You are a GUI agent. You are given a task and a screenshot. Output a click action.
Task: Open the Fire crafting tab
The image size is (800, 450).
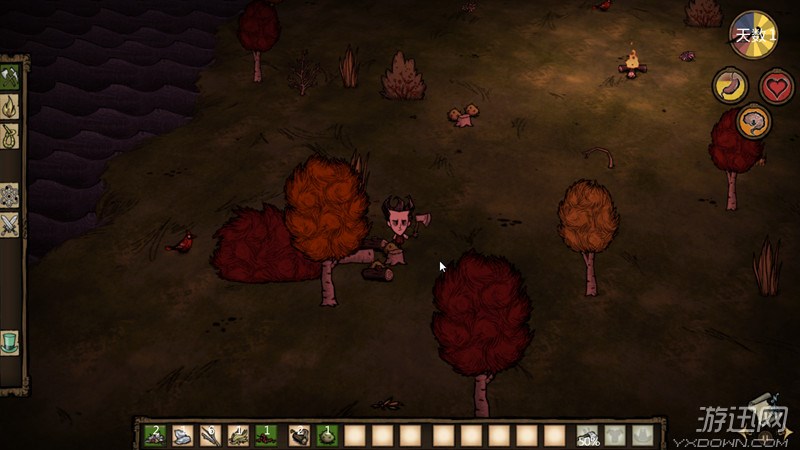pos(11,106)
